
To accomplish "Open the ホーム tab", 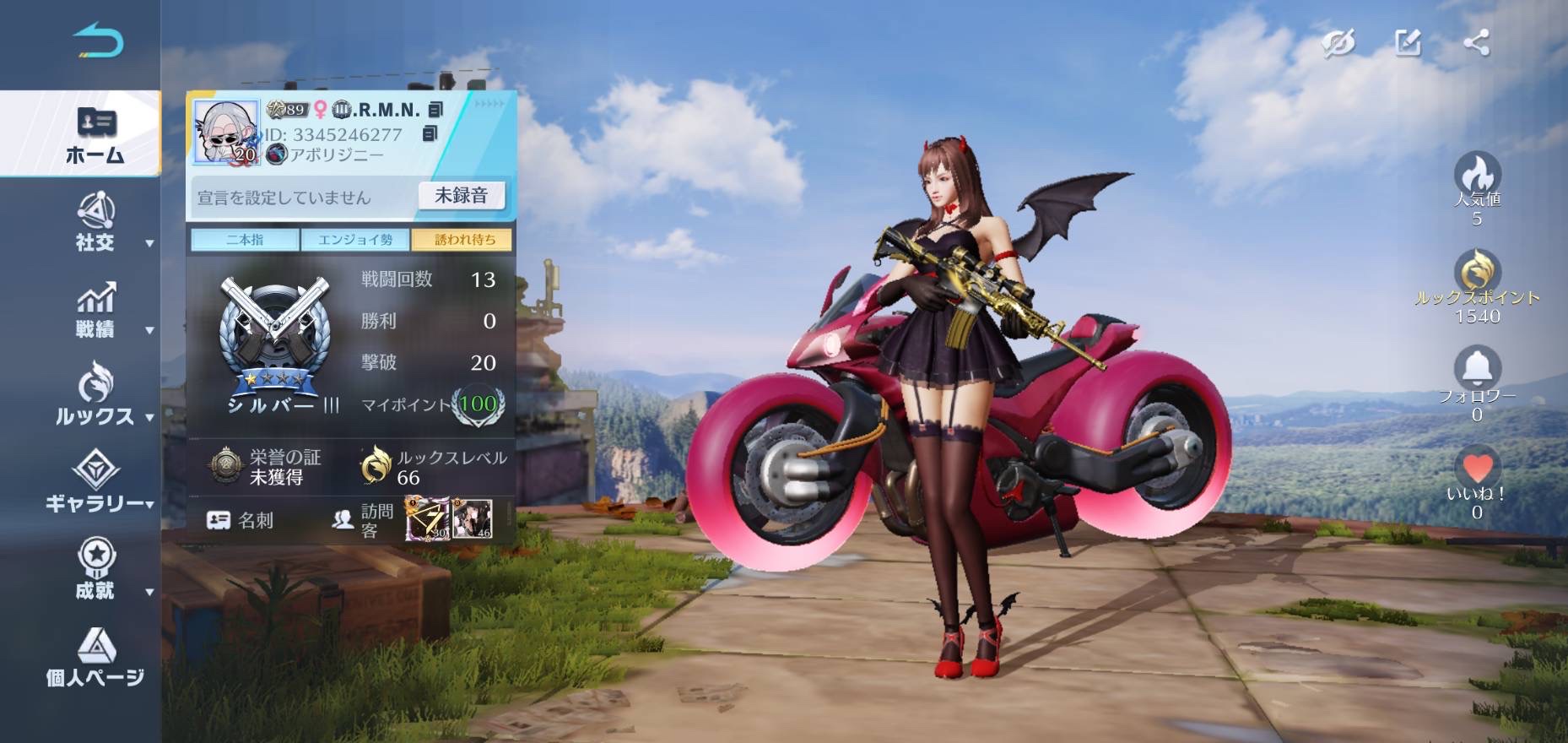I will [95, 135].
